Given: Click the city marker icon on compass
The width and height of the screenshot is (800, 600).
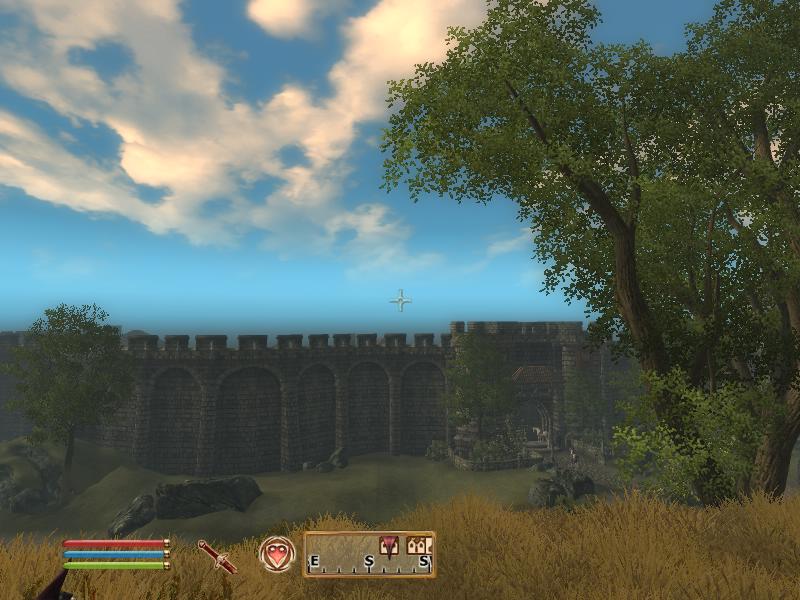Looking at the screenshot, I should click(x=419, y=545).
